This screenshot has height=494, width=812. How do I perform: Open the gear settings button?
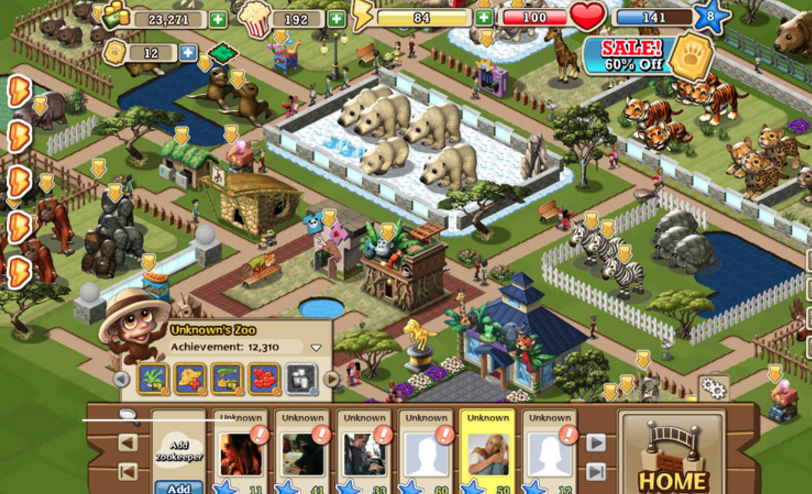(x=713, y=388)
